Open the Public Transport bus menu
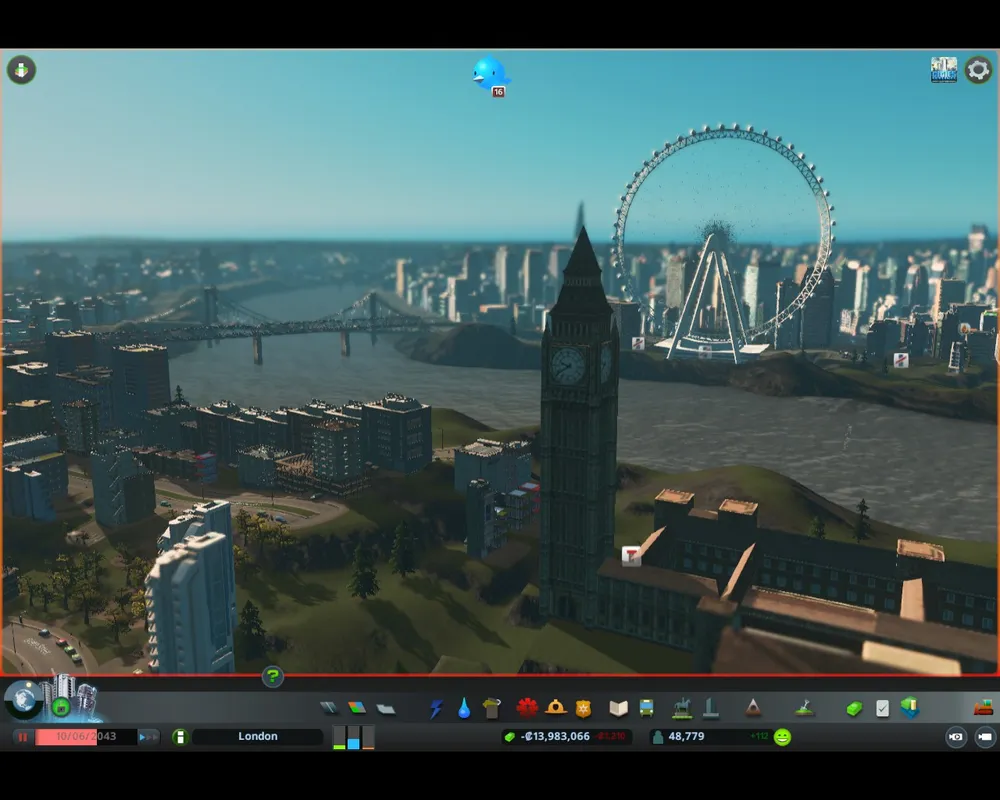Screen dimensions: 1000x800 tap(647, 708)
